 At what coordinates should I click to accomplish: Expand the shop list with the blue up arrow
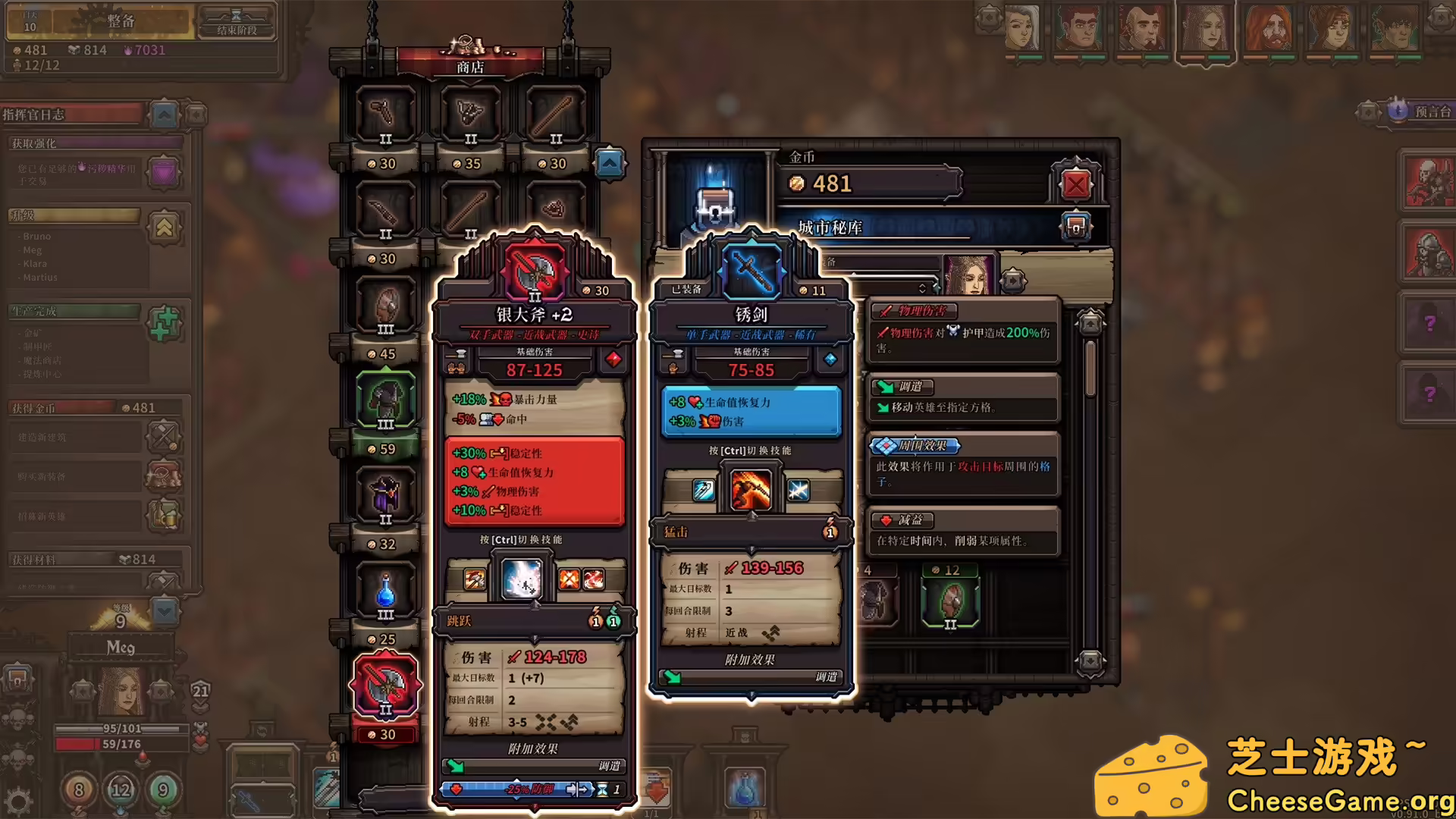(610, 164)
